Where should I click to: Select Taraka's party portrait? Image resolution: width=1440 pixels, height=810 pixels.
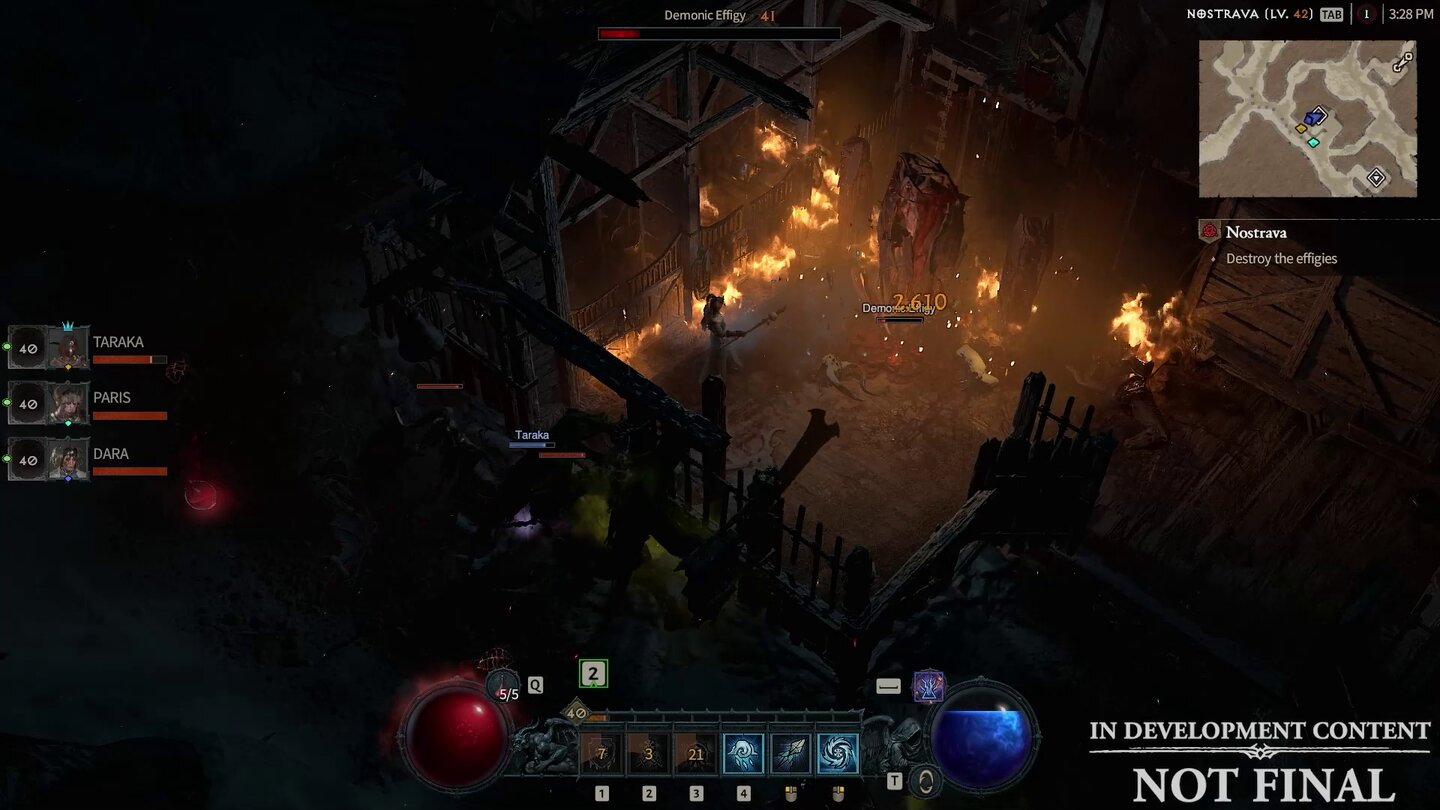tap(69, 348)
